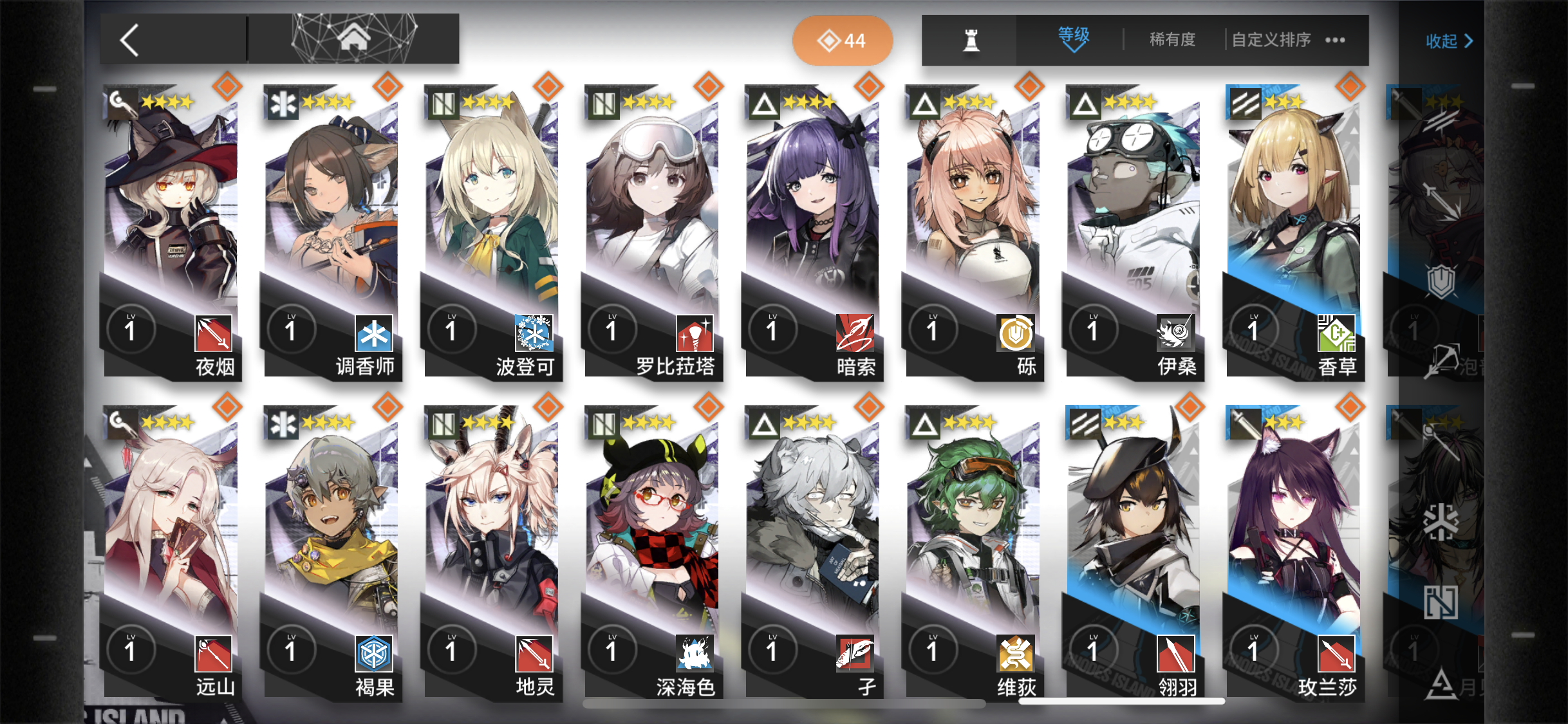Click the orange promotion badge on 暗索's card
The width and height of the screenshot is (1568, 724).
point(869,86)
